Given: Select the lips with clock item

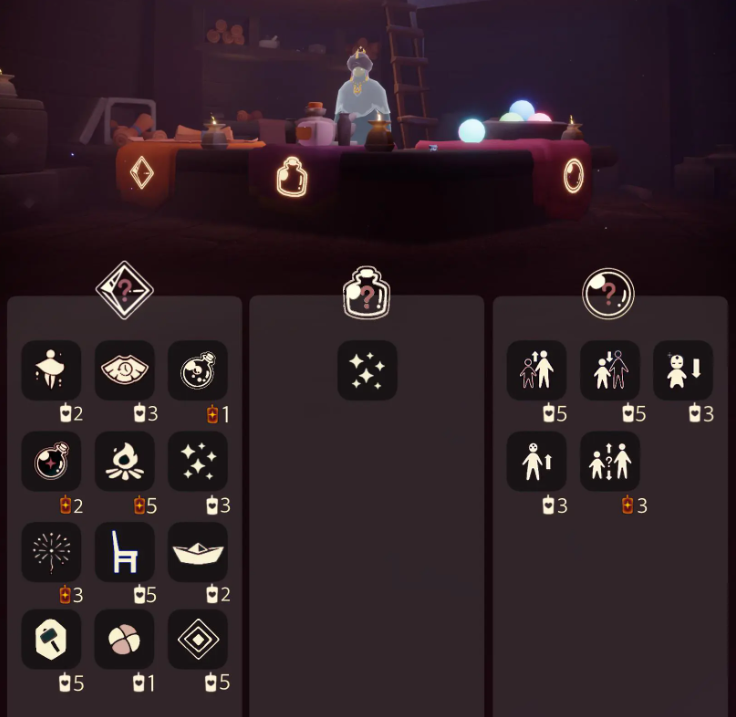Looking at the screenshot, I should [x=125, y=371].
